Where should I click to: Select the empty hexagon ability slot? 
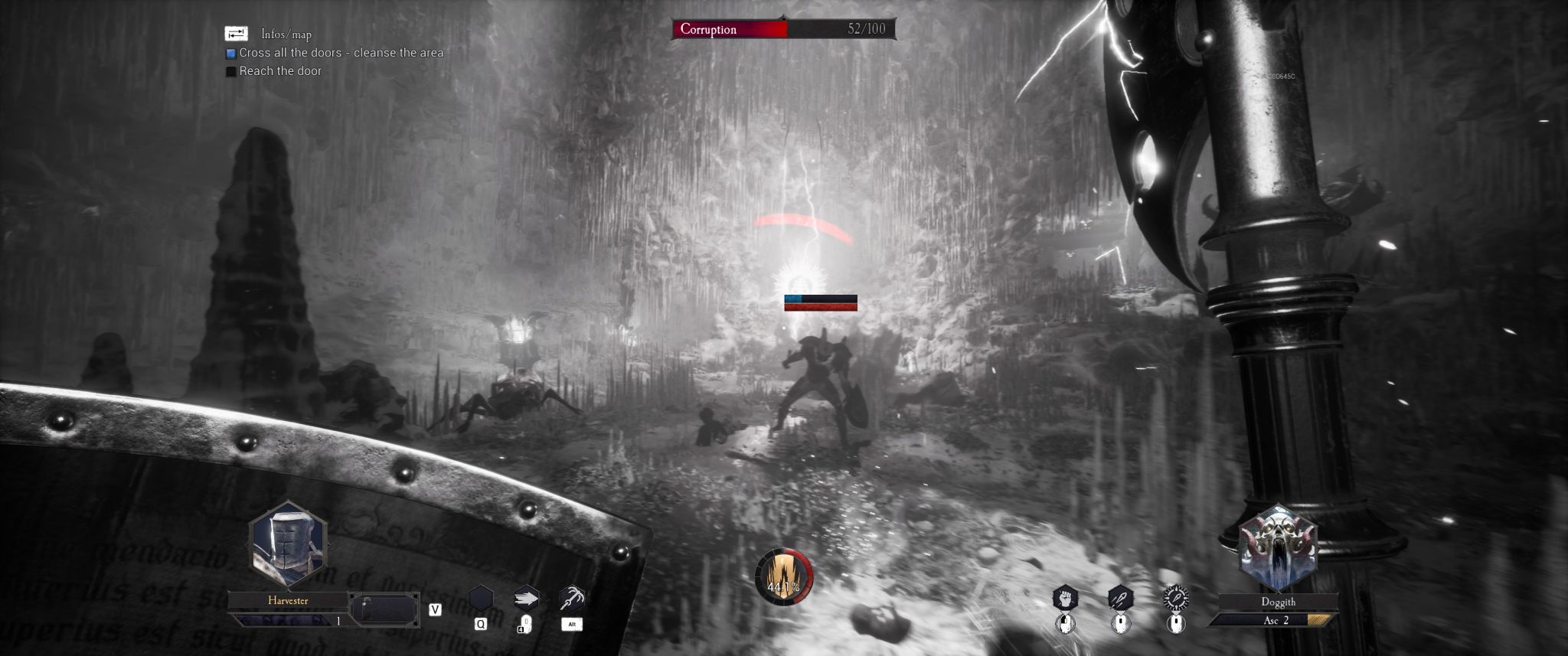481,597
